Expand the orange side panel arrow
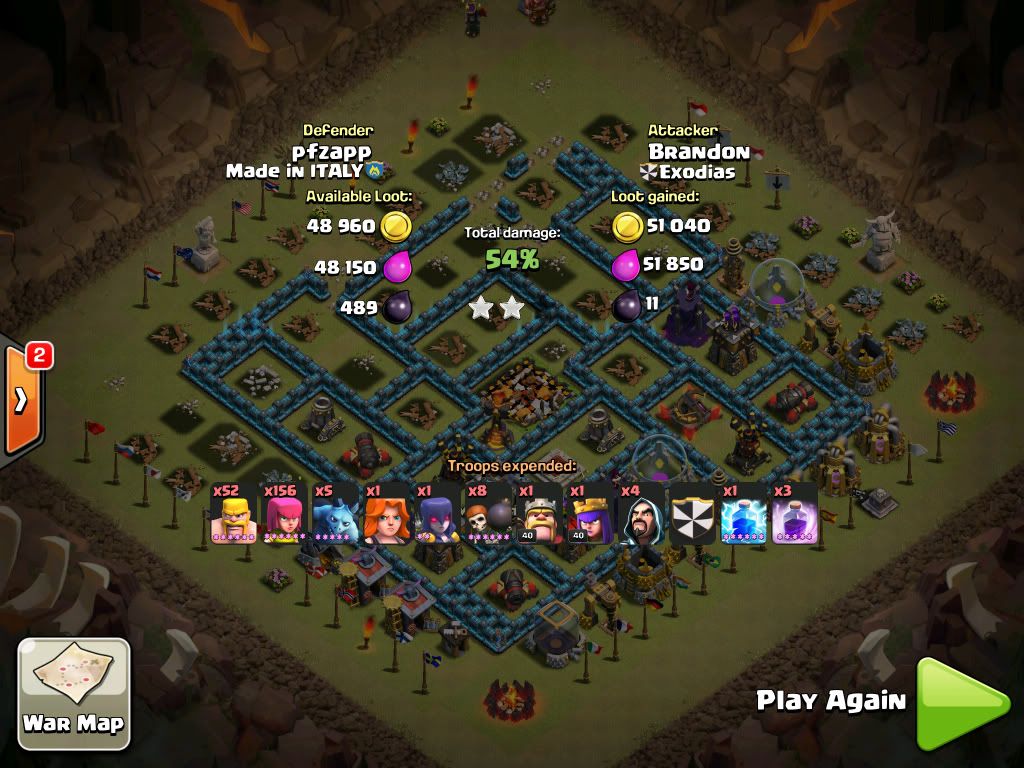Viewport: 1024px width, 768px height. tap(21, 399)
